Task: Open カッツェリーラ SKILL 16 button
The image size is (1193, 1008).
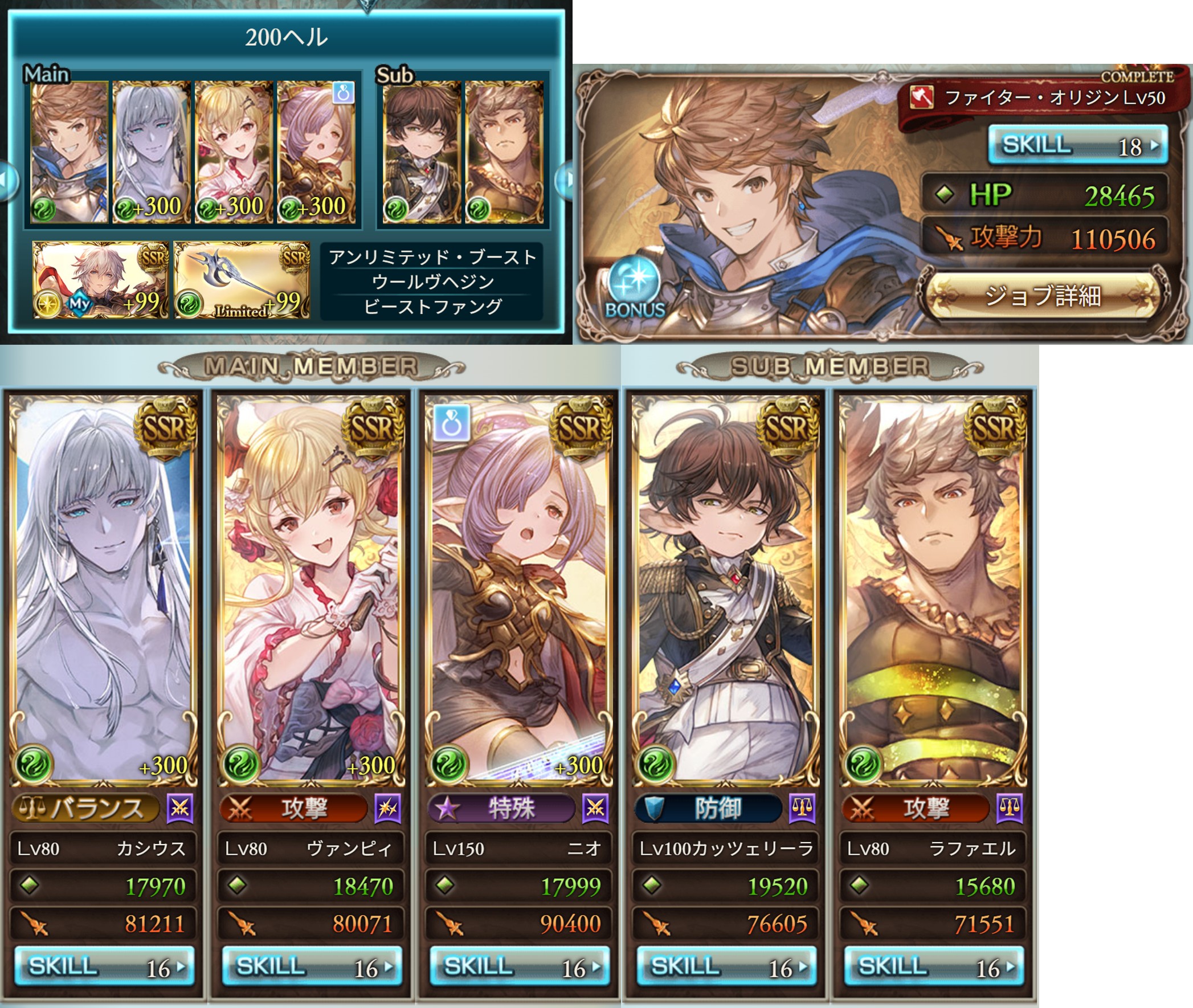Action: point(726,966)
